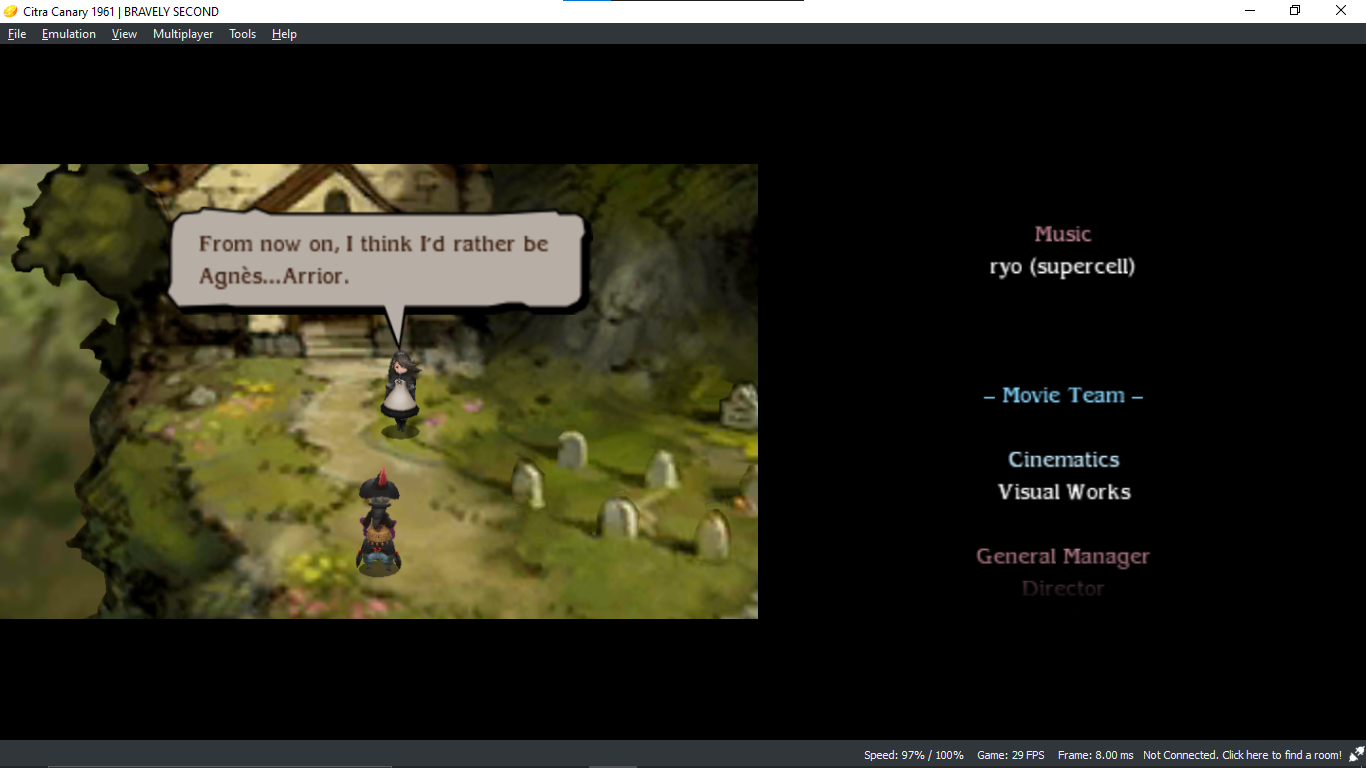Open the View menu
Image resolution: width=1366 pixels, height=768 pixels.
[x=123, y=33]
